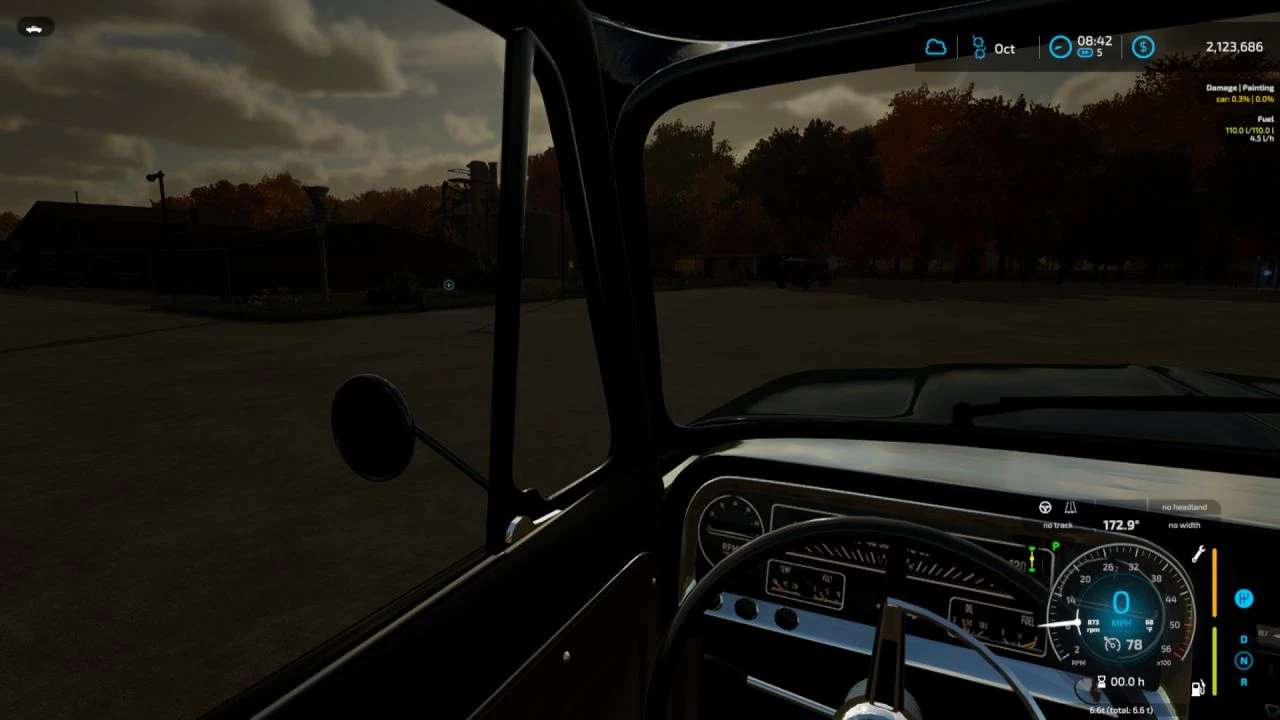
Task: Select the circled N neutral gear
Action: (1244, 660)
